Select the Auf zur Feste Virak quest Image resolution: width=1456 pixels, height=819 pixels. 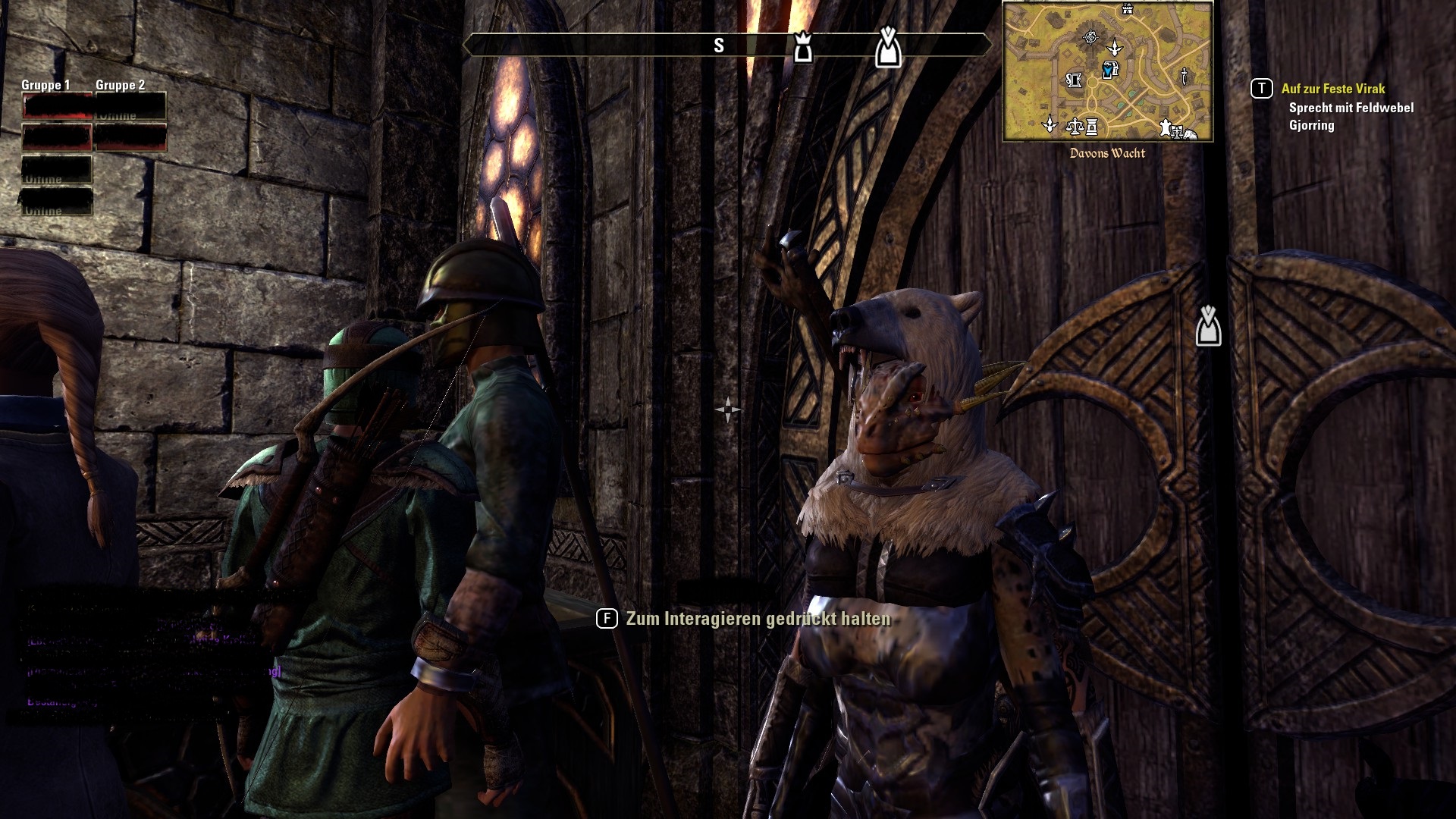(x=1332, y=89)
